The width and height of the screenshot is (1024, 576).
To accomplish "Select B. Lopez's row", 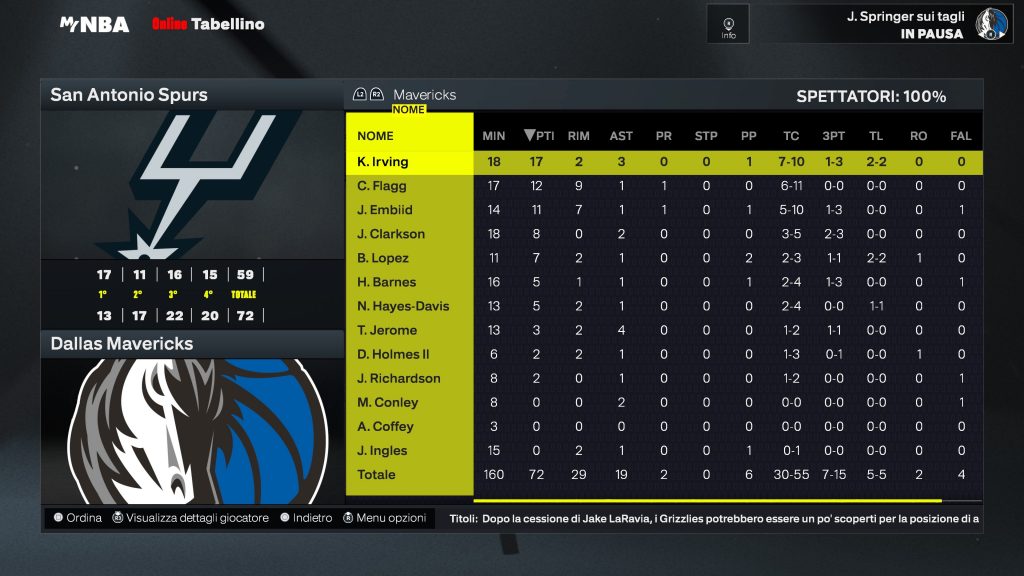I will [x=383, y=258].
